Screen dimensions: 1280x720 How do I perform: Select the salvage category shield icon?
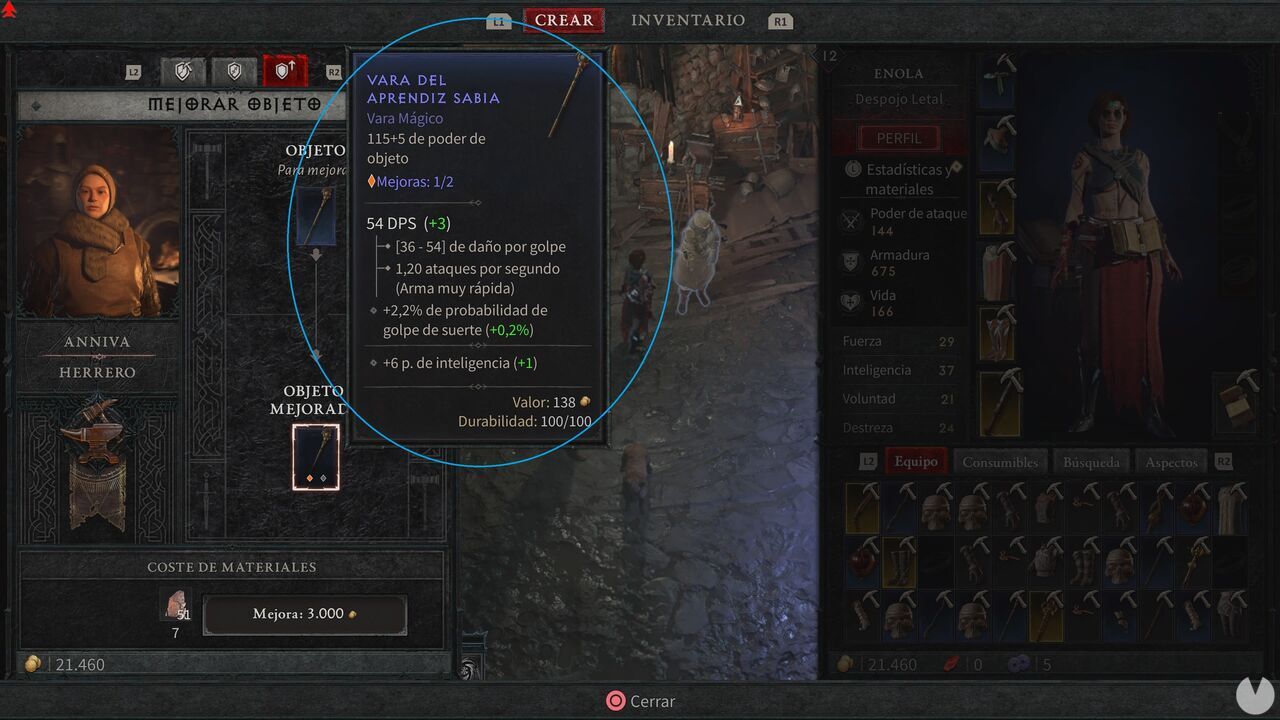234,71
